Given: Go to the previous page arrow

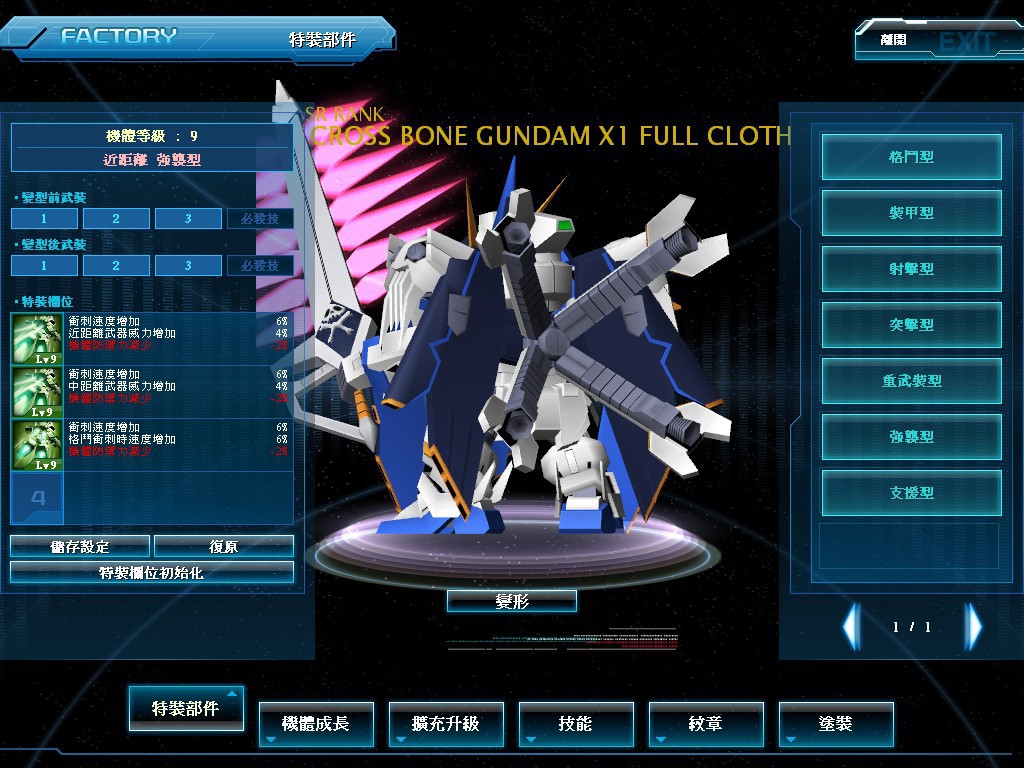Looking at the screenshot, I should point(851,627).
